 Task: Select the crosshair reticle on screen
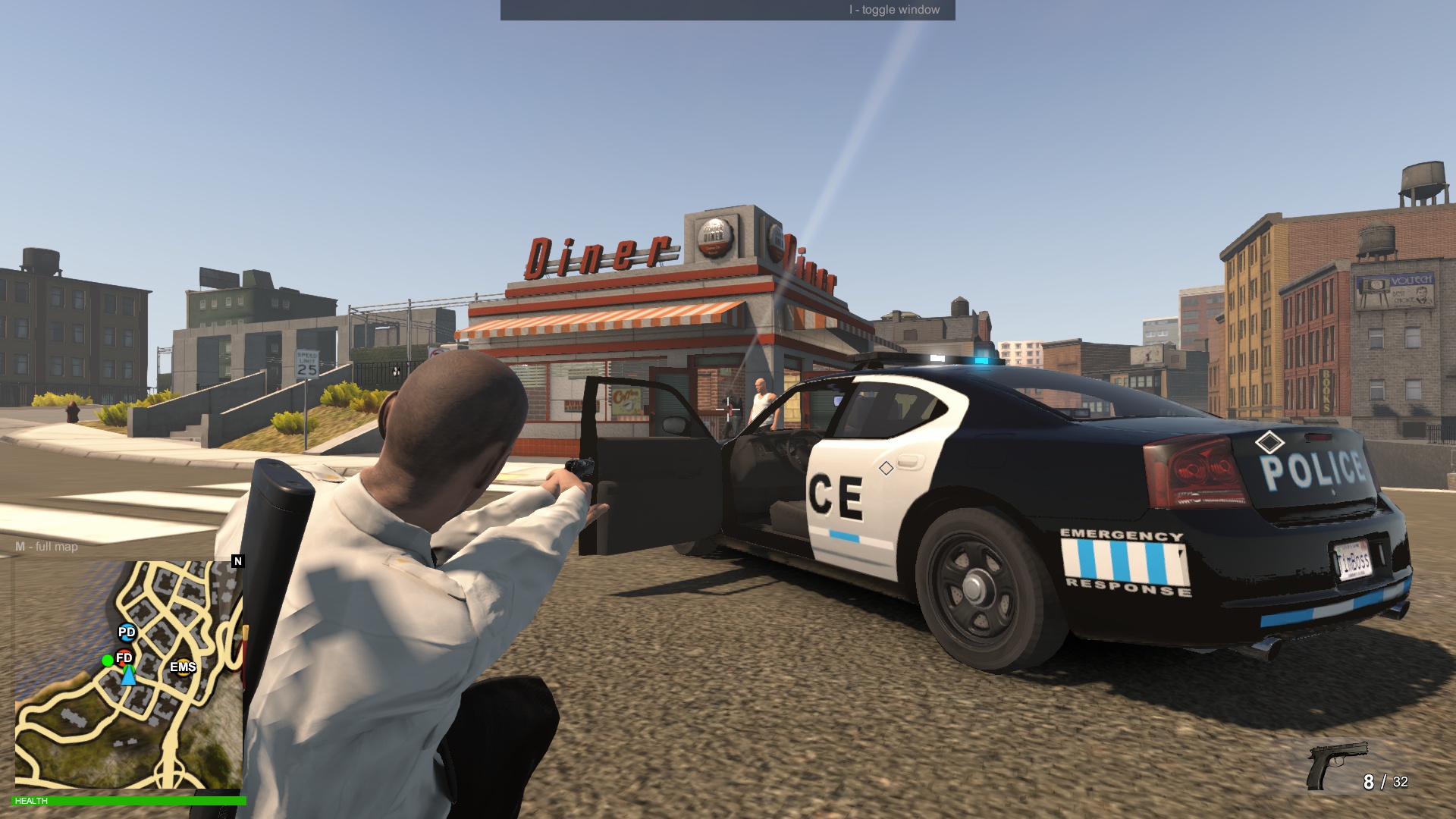(727, 409)
